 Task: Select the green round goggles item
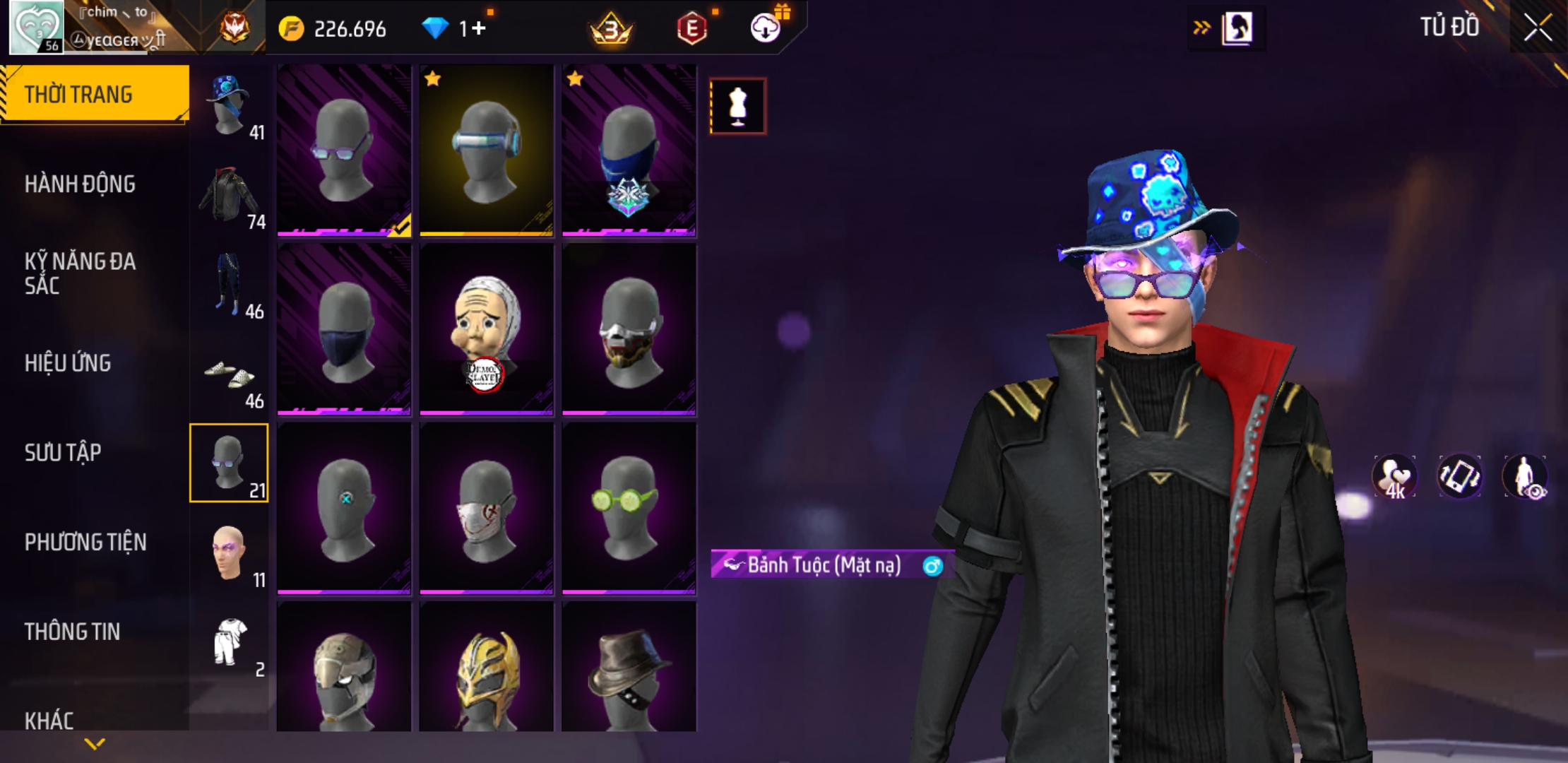(628, 508)
